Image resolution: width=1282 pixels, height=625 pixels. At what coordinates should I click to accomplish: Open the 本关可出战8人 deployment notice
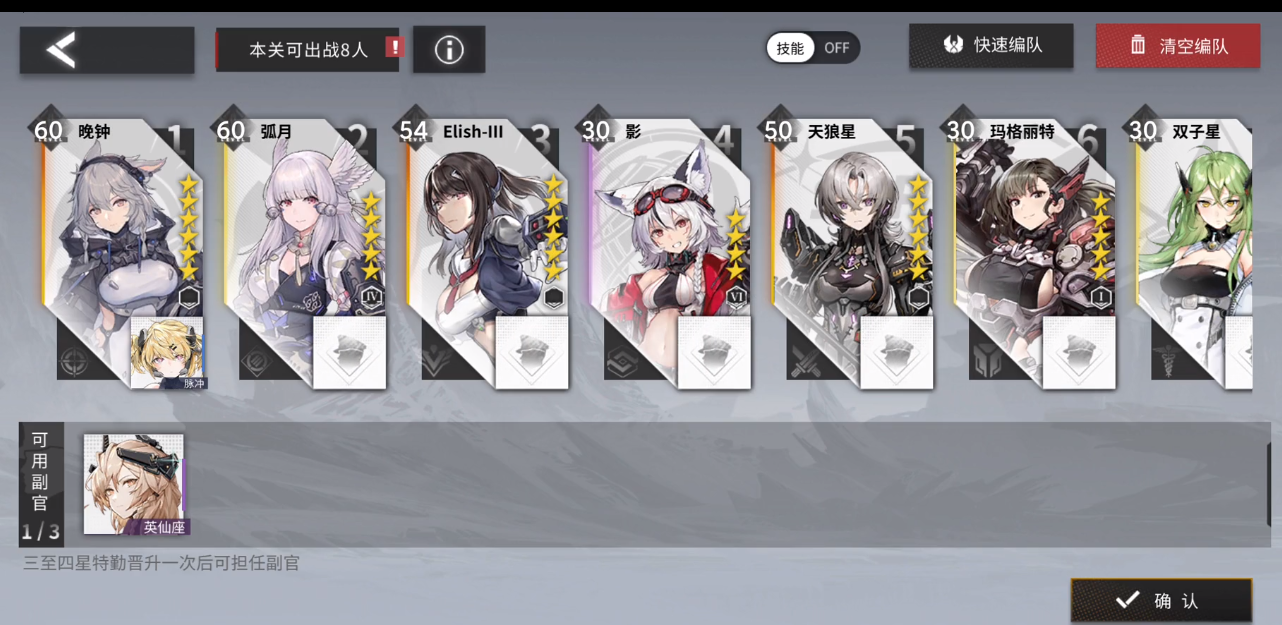tap(308, 49)
